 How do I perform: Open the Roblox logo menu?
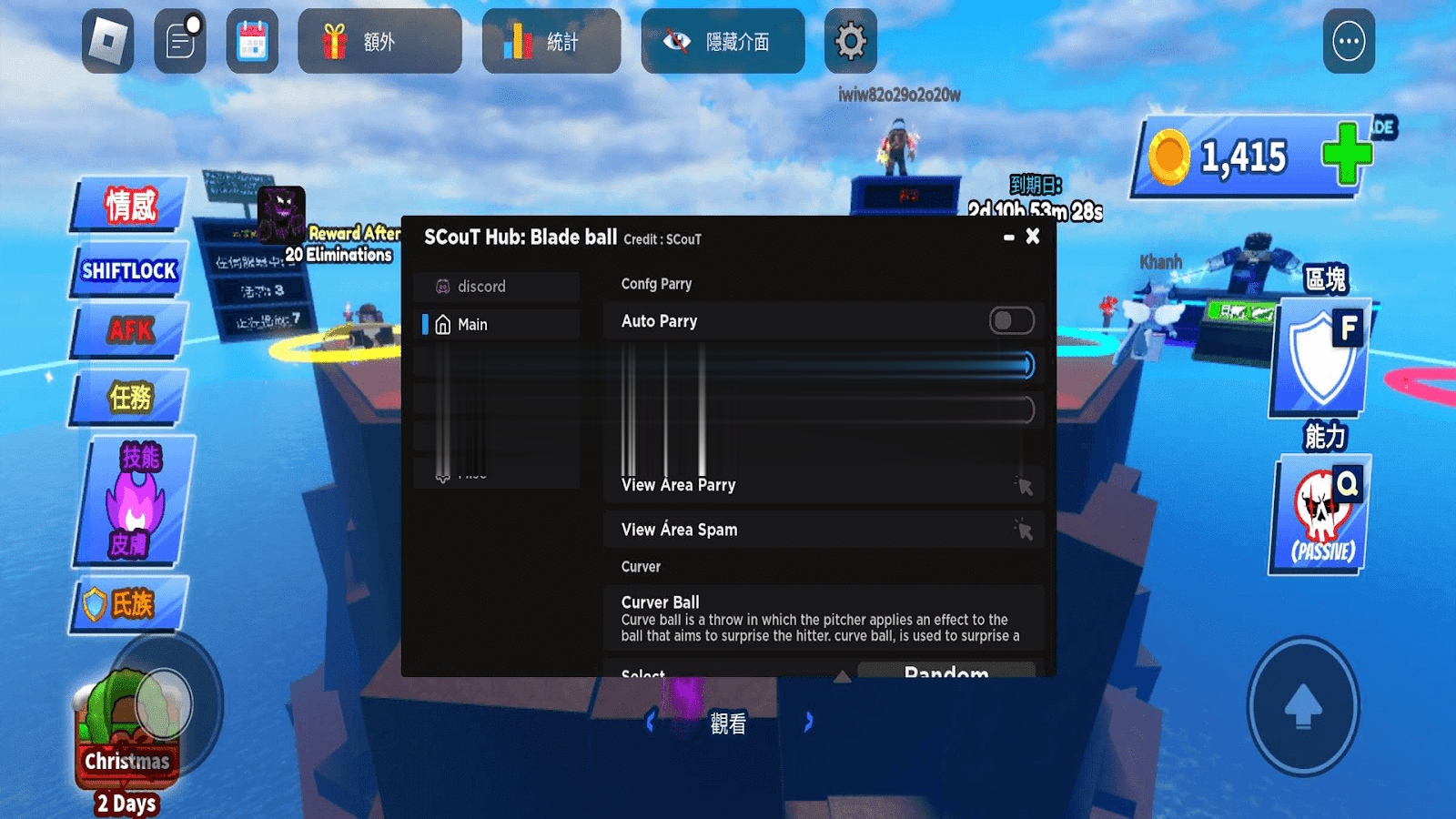tap(108, 41)
